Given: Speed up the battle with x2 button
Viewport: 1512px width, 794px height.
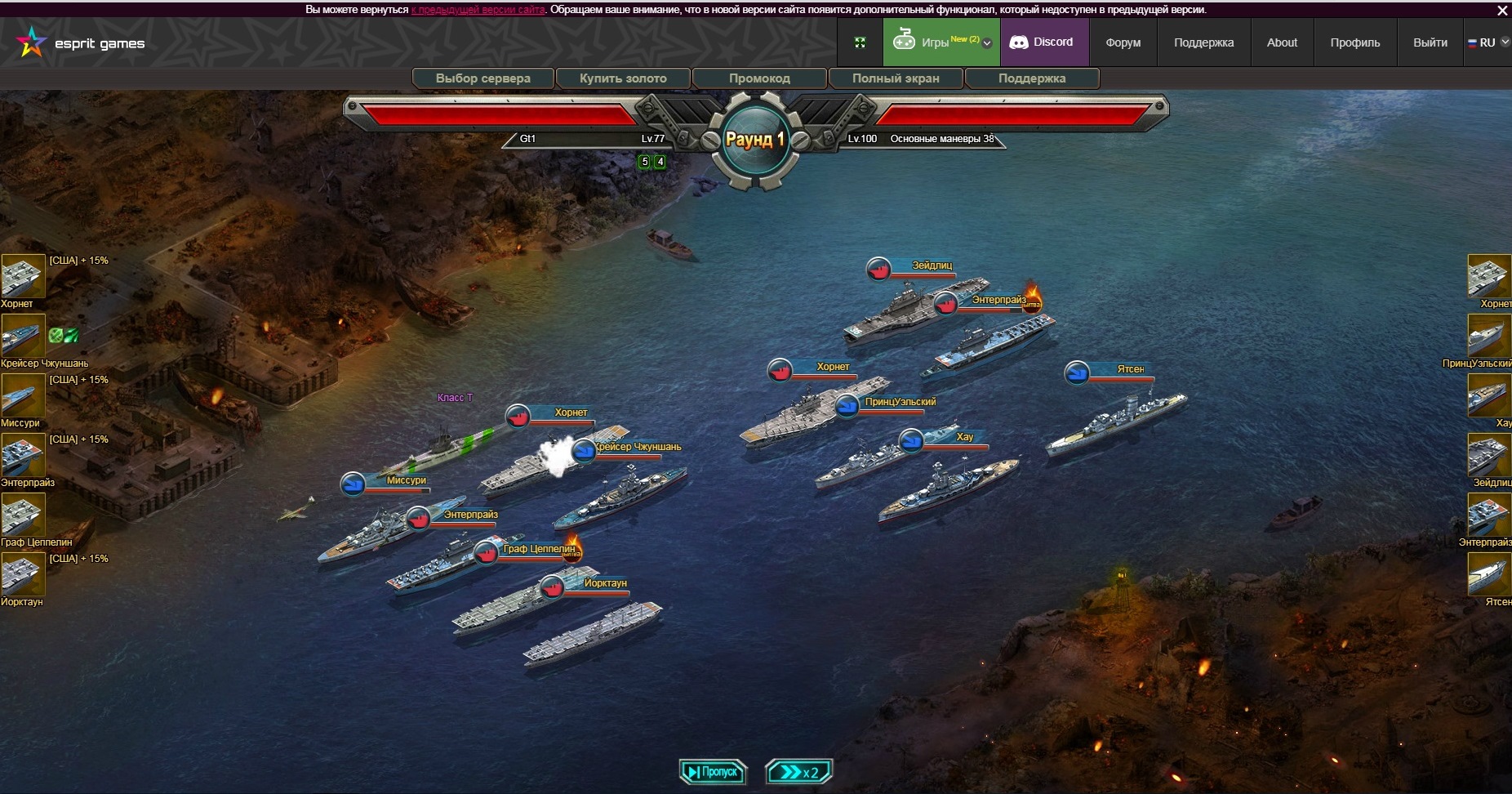Looking at the screenshot, I should click(798, 772).
